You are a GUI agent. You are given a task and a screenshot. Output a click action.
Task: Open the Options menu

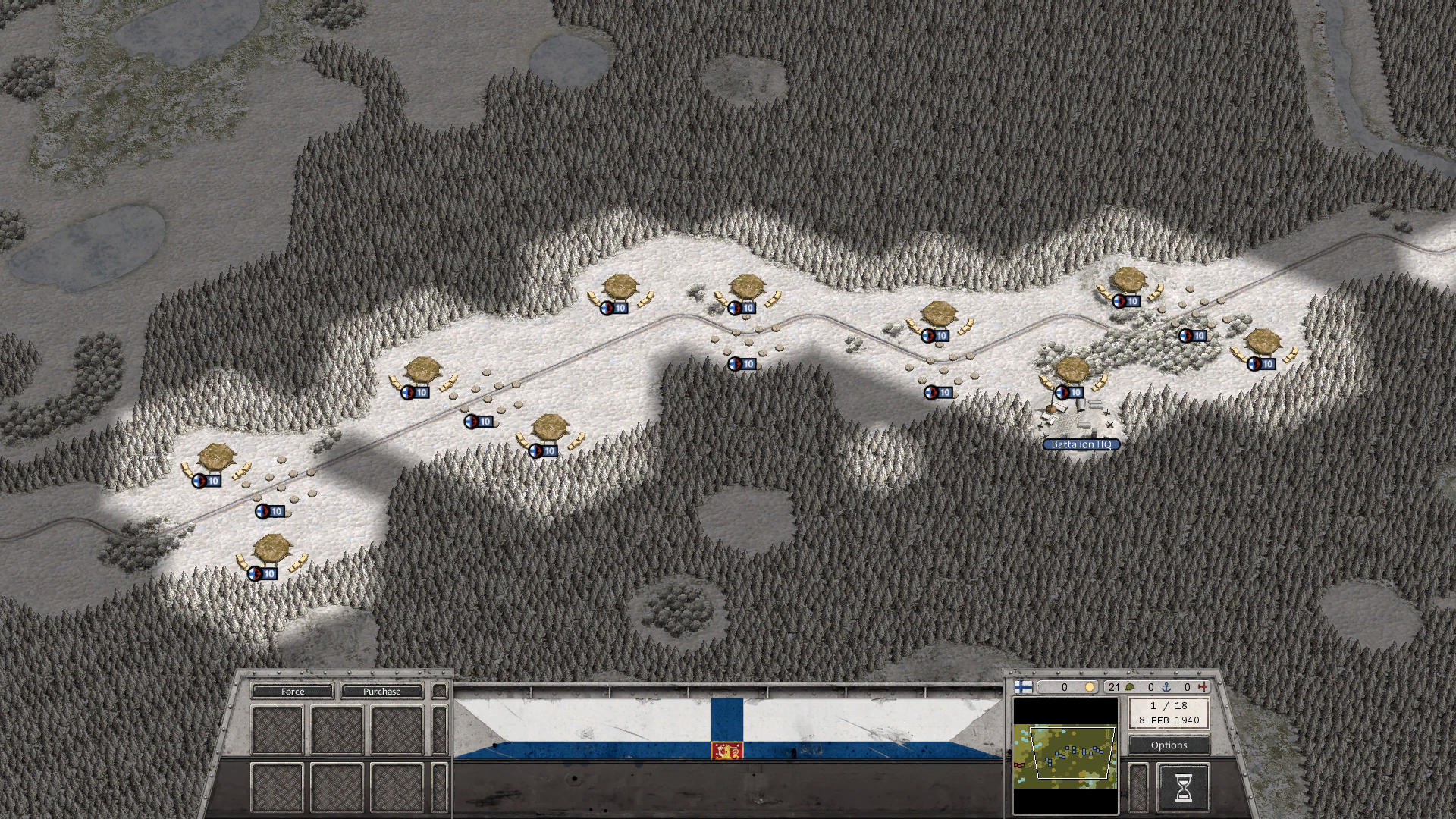1169,745
